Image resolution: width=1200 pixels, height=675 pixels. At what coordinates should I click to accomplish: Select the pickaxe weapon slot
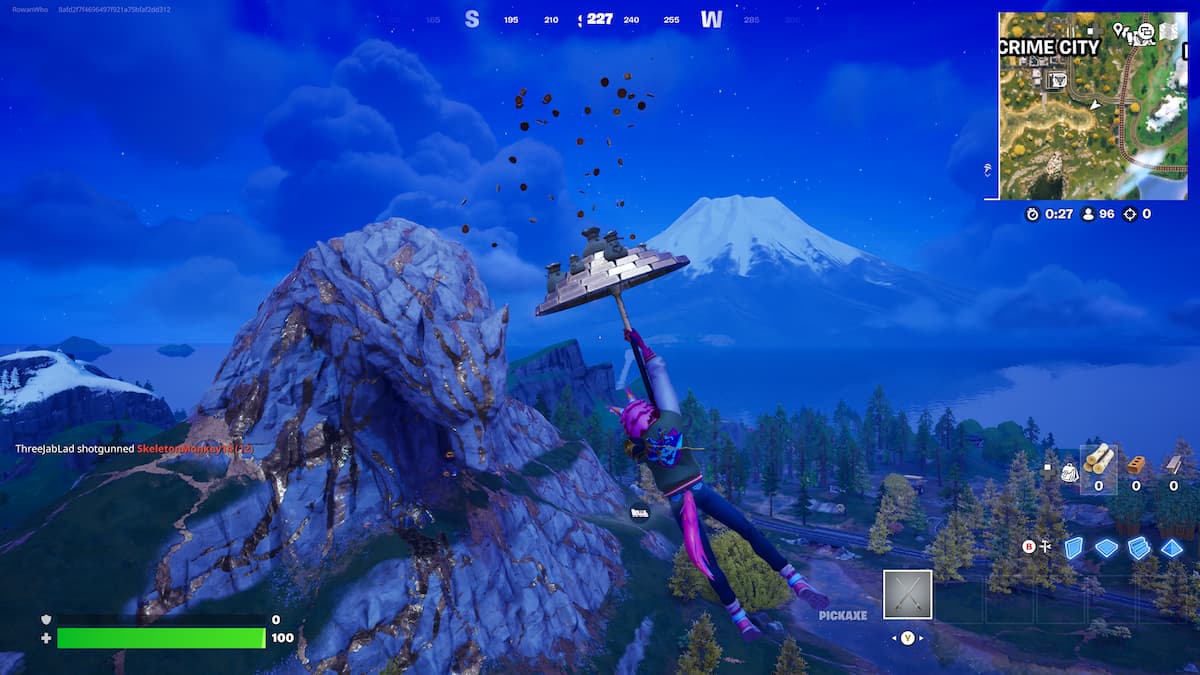click(x=907, y=595)
